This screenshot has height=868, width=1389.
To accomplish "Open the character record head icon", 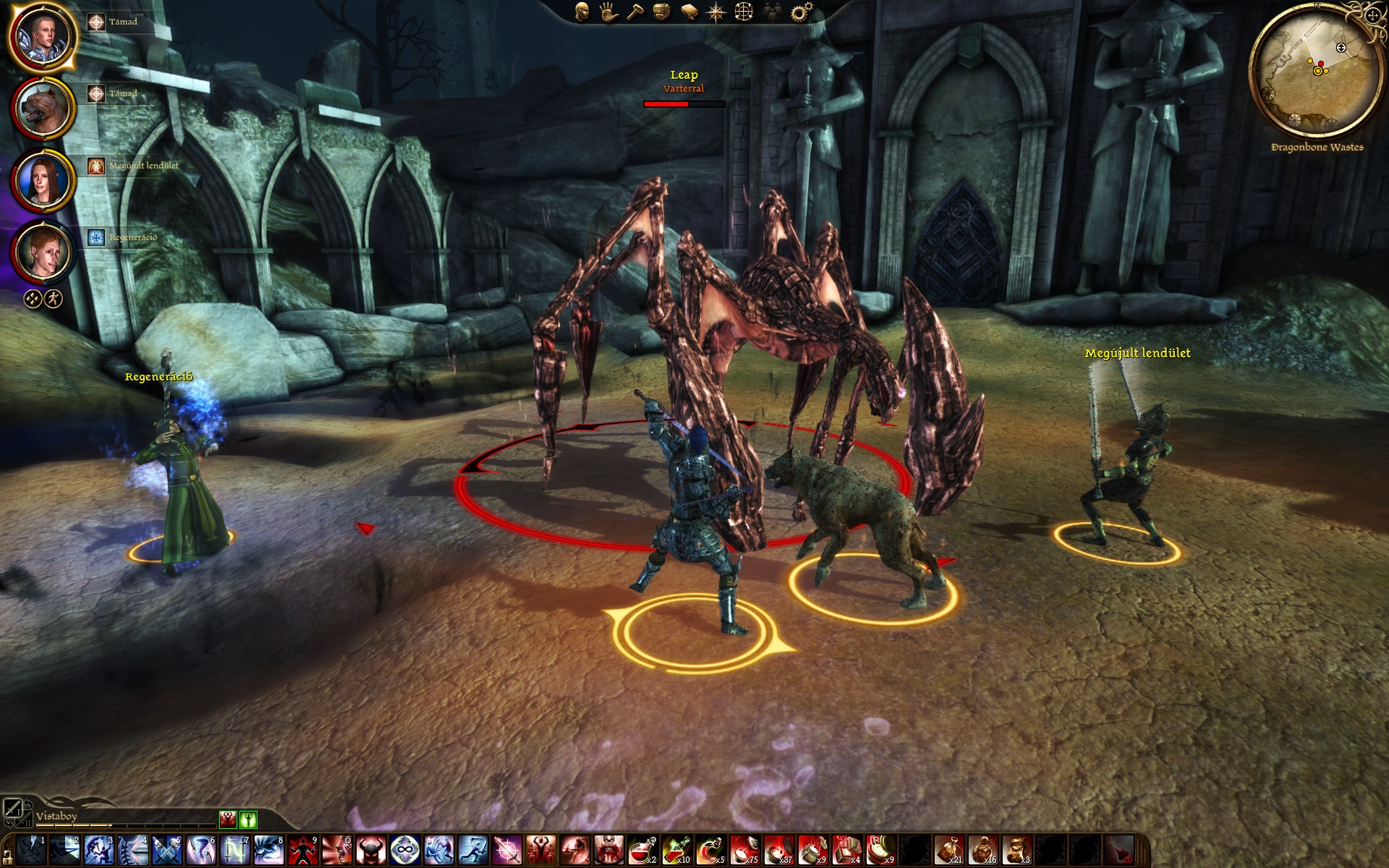I will [582, 12].
